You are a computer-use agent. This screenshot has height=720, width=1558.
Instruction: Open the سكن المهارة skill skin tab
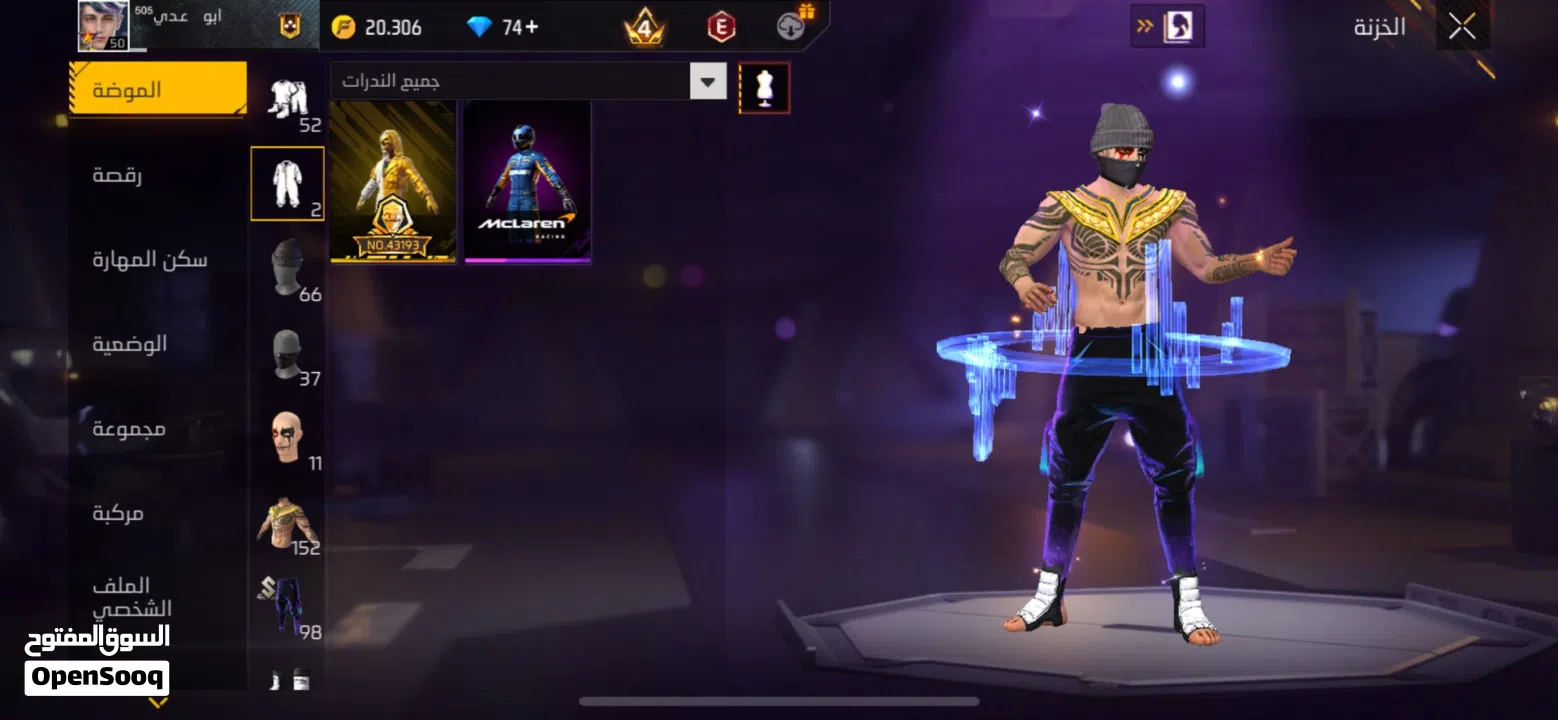(150, 260)
